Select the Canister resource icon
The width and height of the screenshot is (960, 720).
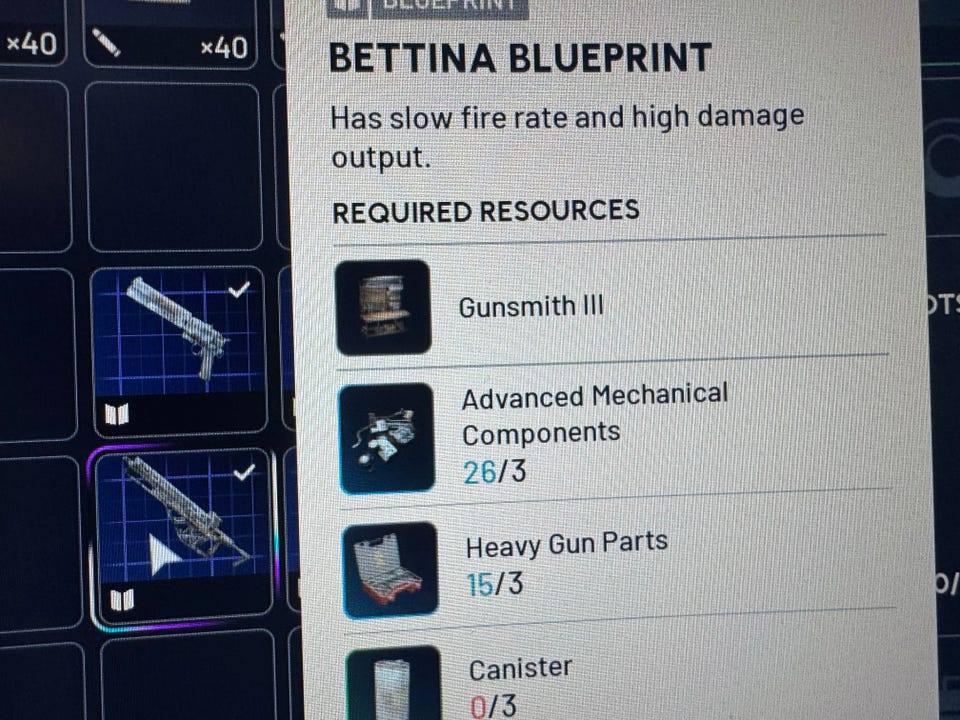click(x=394, y=685)
